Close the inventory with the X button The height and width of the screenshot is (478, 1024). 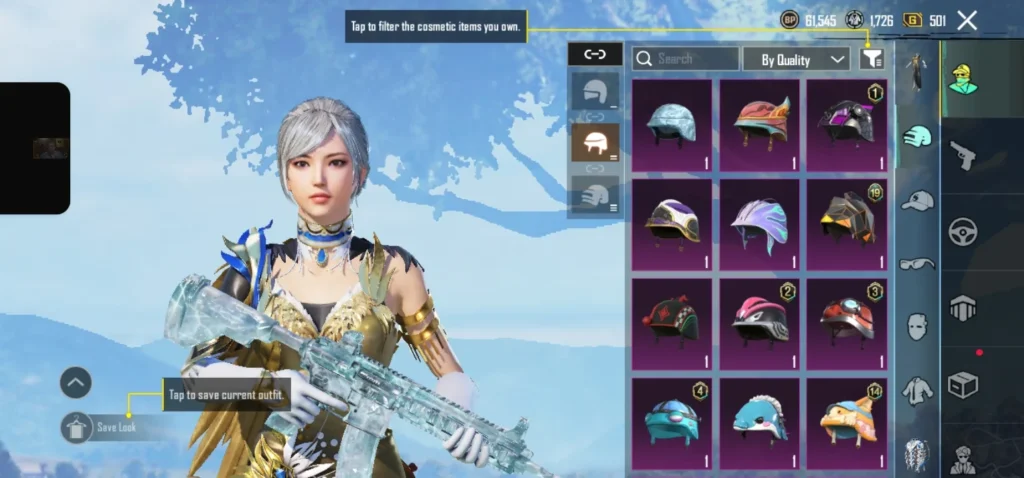click(967, 20)
